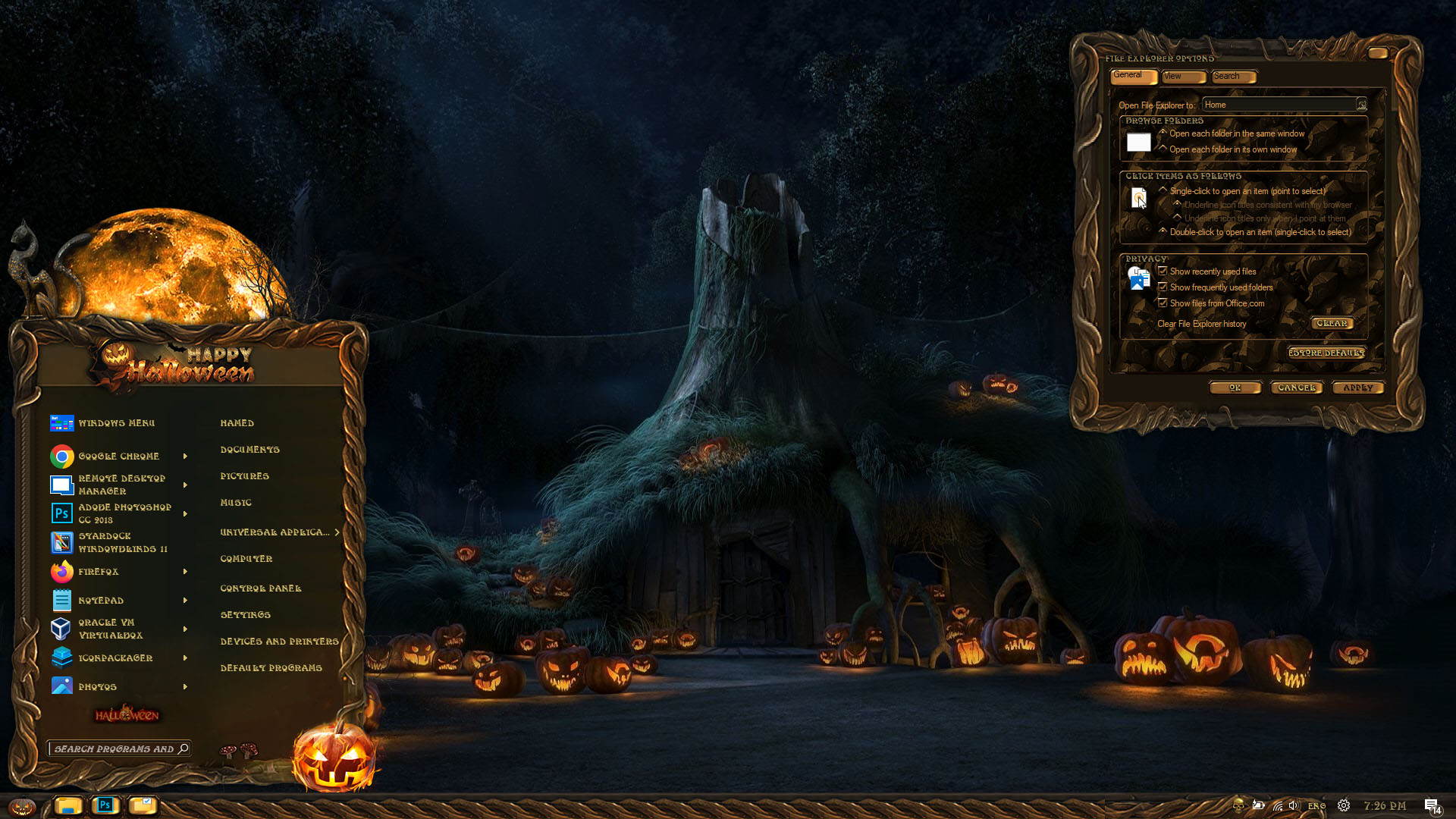Open the 'Open File Explorer to' dropdown
1456x819 pixels.
[x=1361, y=105]
